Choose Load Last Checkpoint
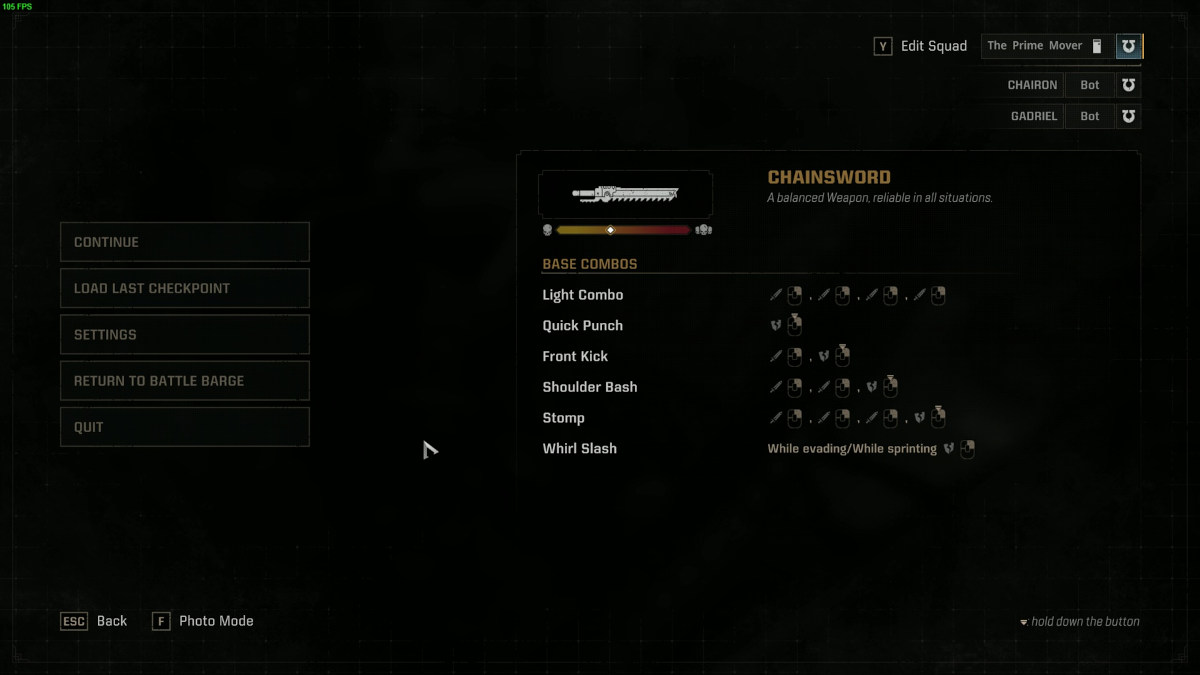This screenshot has width=1200, height=675. click(x=185, y=288)
